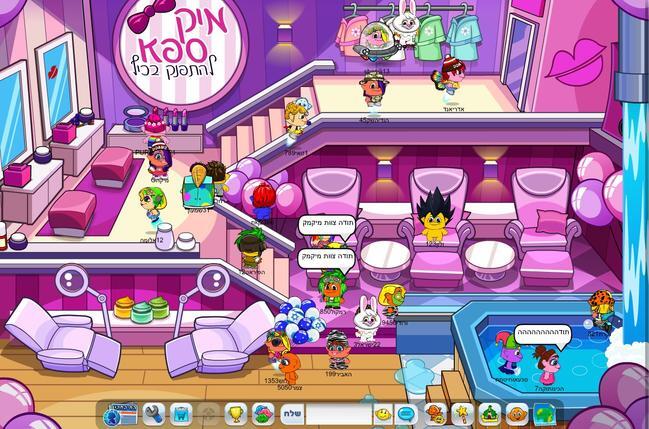
Task: Open the flower bouquet icon
Action: click(x=263, y=413)
